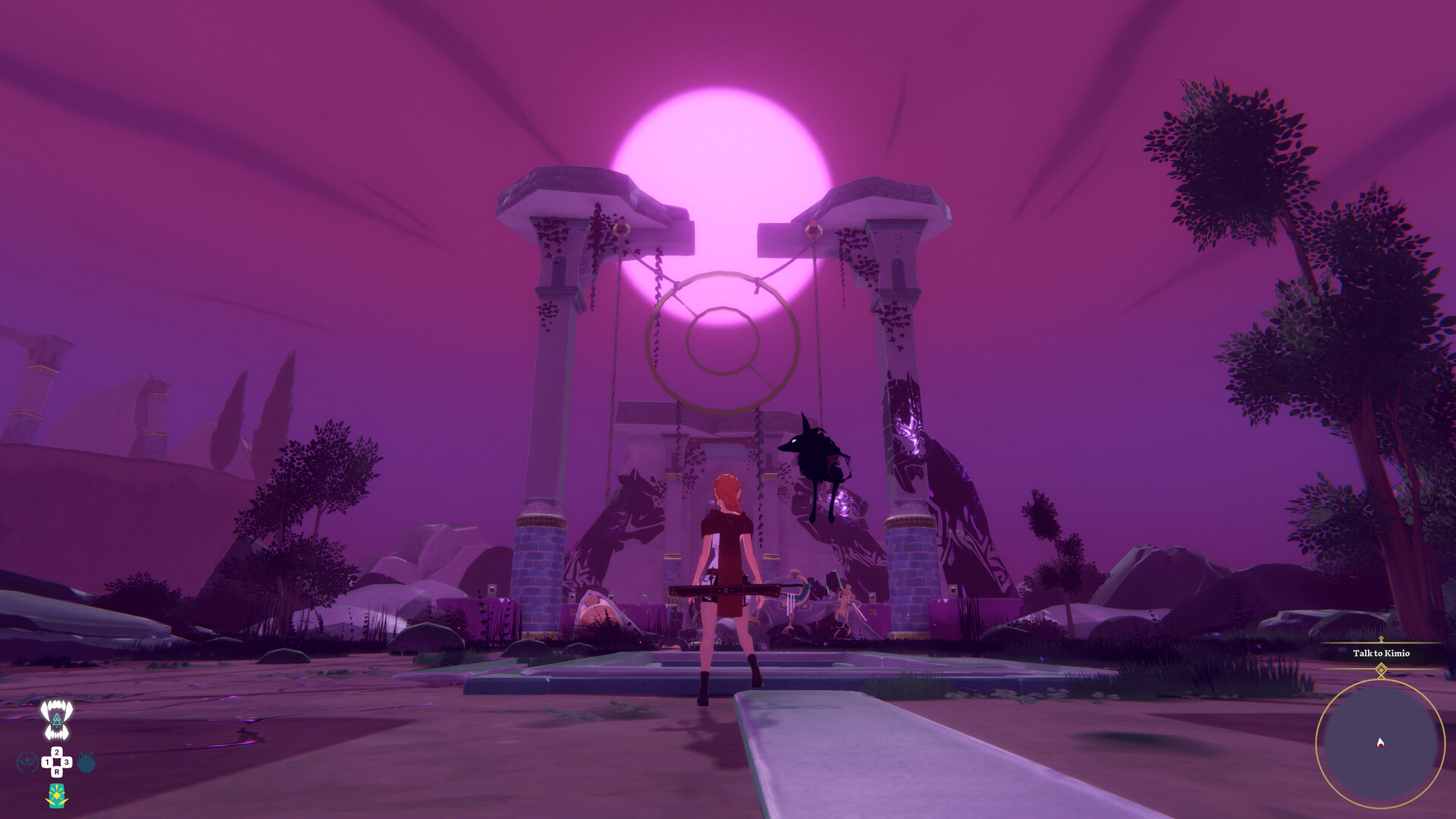1456x819 pixels.
Task: Click the gold diamond marker above the minimap
Action: [x=1381, y=670]
